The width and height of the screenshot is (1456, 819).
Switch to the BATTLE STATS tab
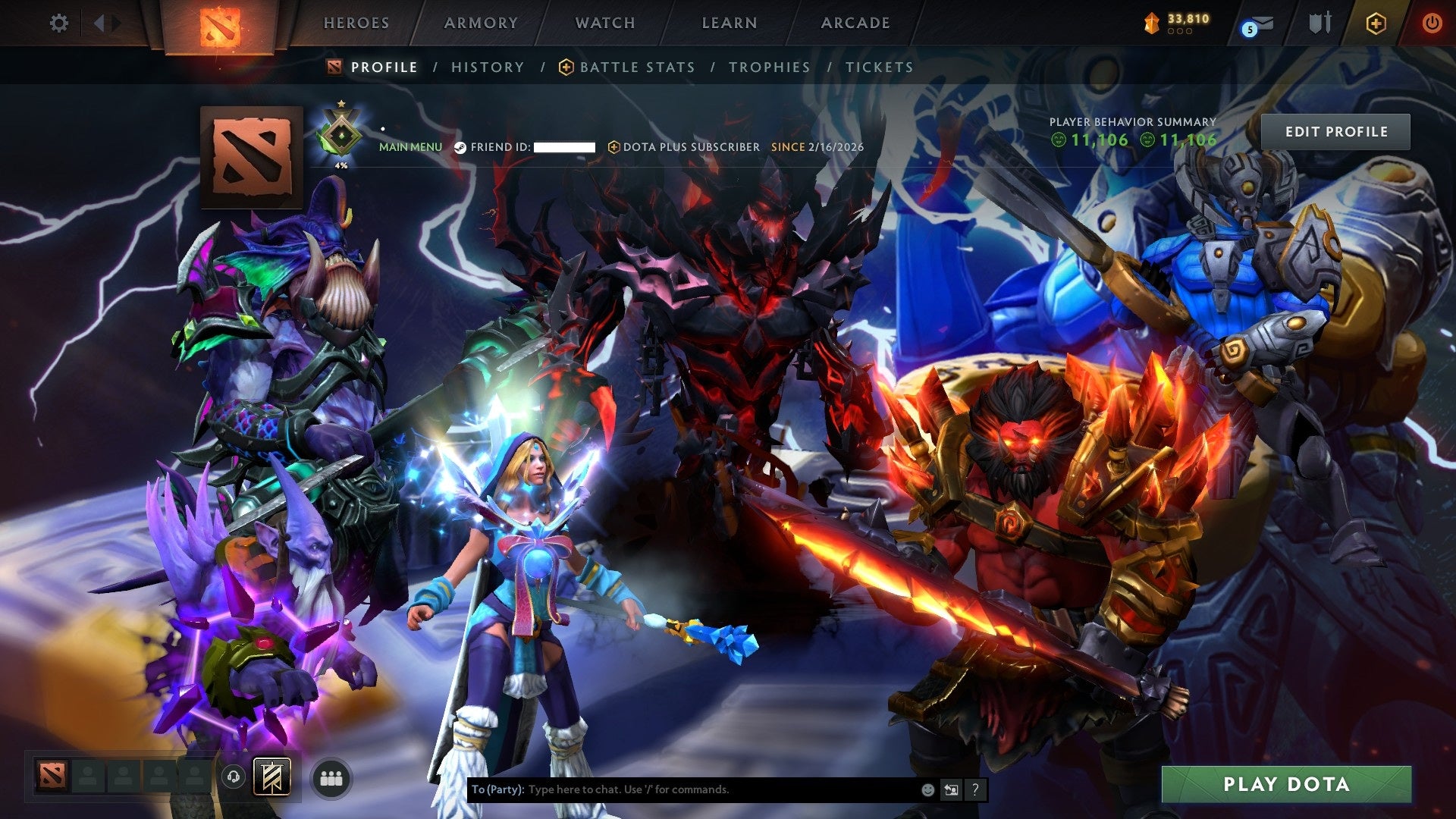tap(636, 67)
